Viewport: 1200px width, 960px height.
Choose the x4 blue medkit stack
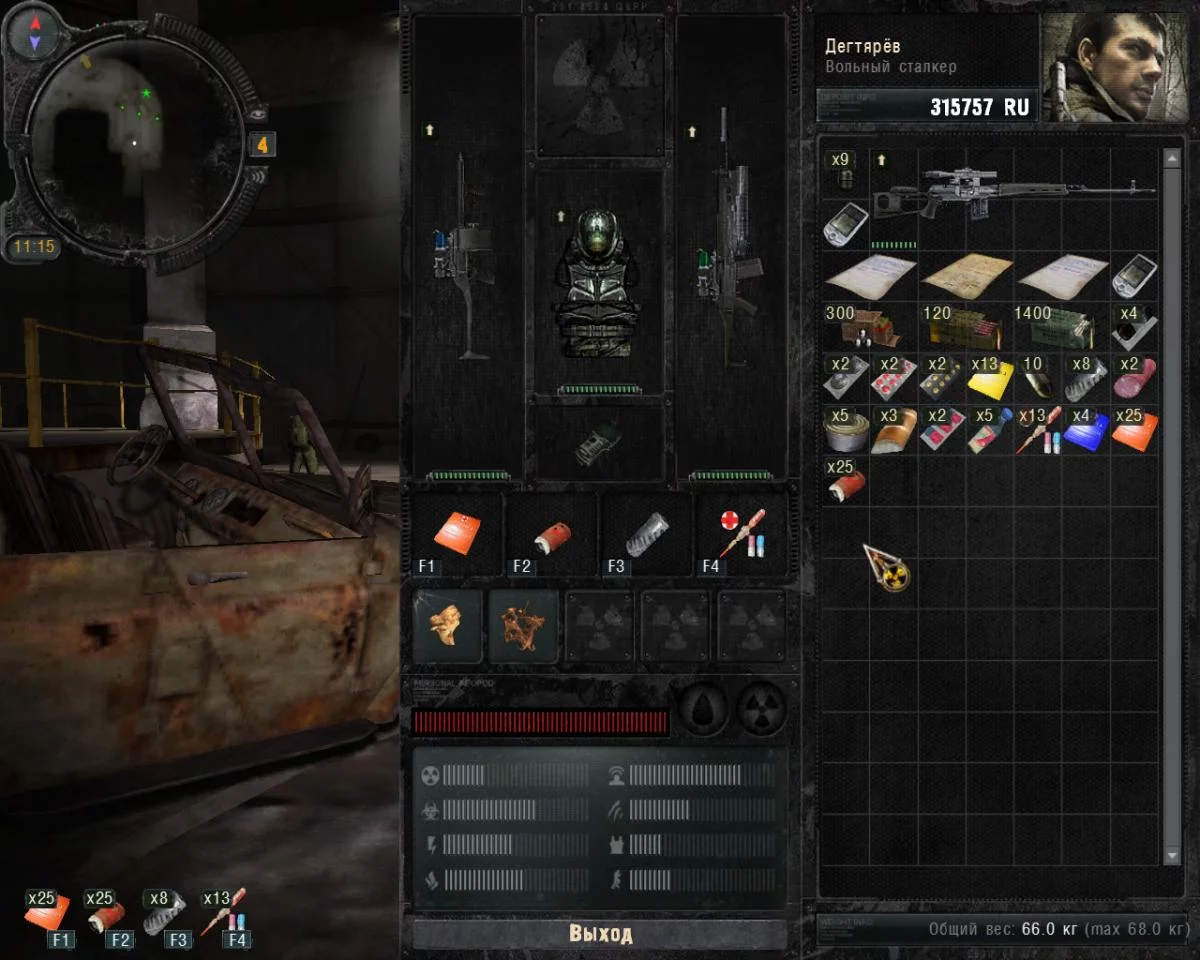click(x=1086, y=430)
